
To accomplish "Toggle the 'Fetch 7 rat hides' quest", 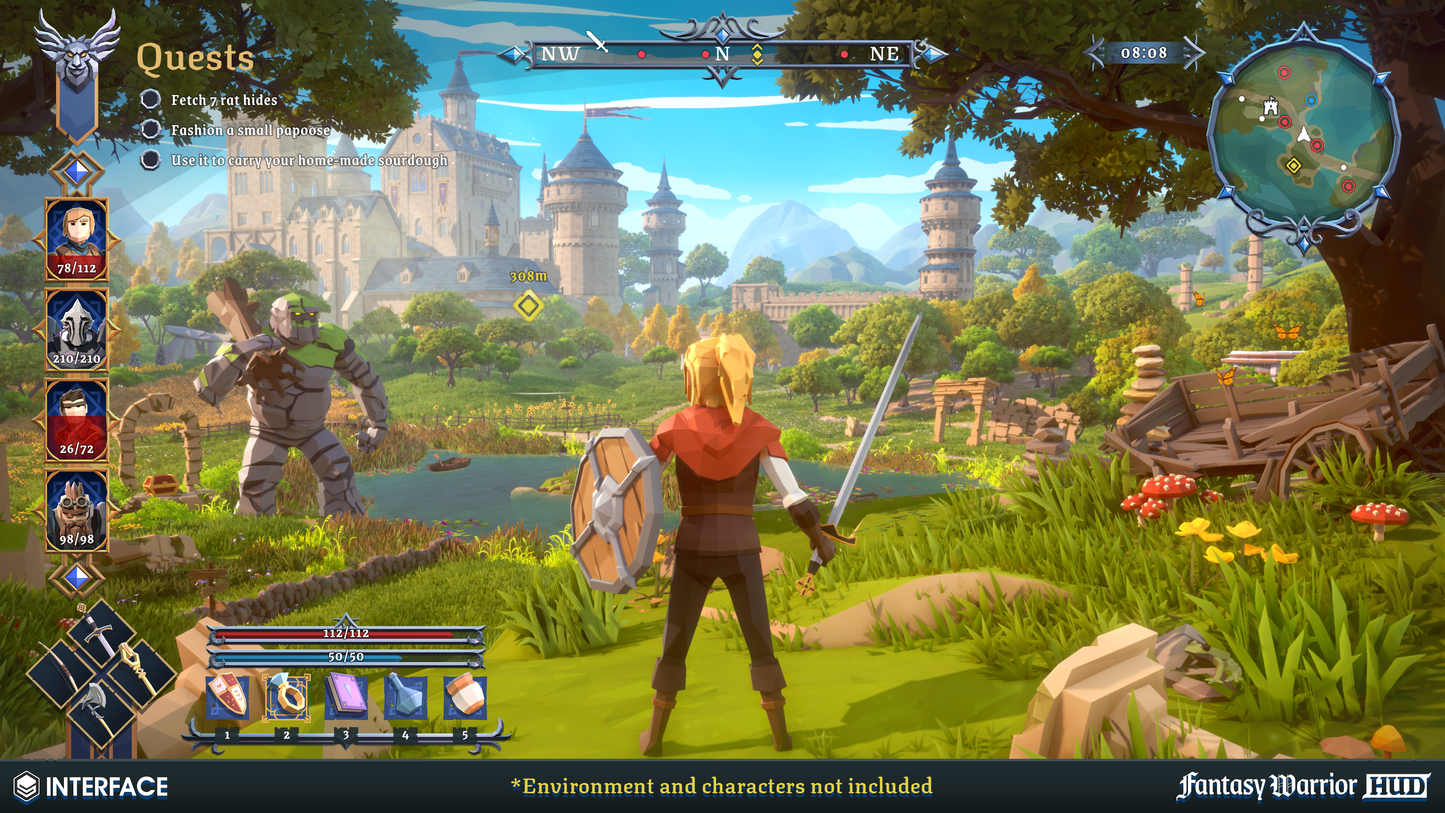I will click(150, 99).
